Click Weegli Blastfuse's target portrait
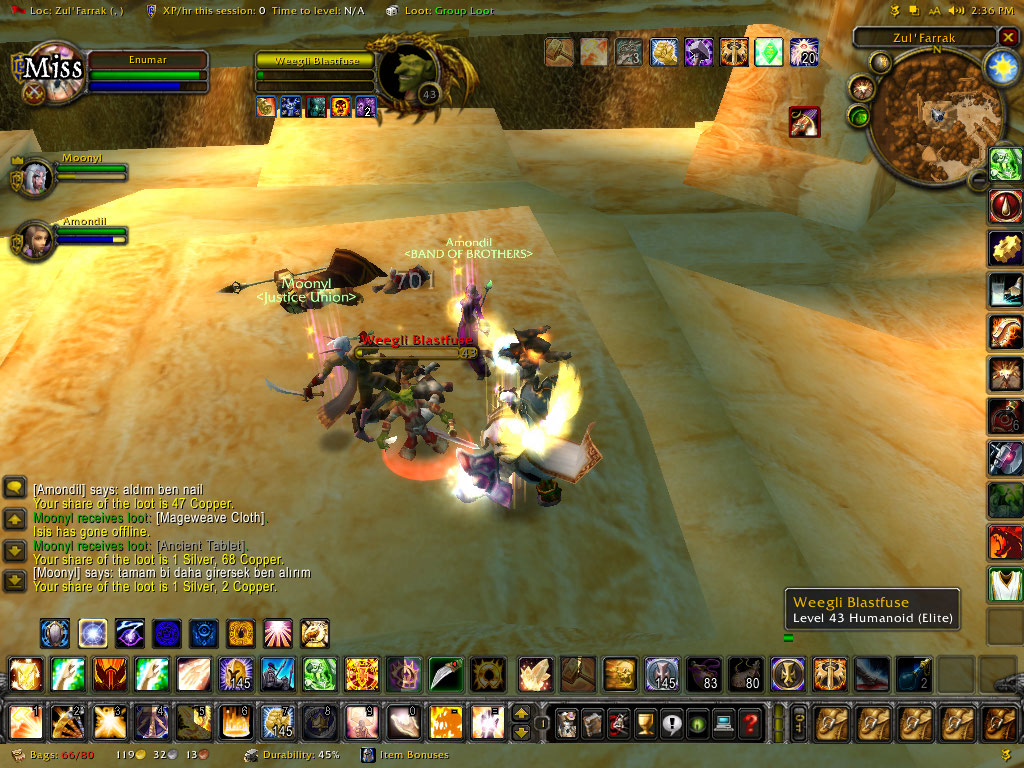The width and height of the screenshot is (1024, 768). (x=413, y=73)
